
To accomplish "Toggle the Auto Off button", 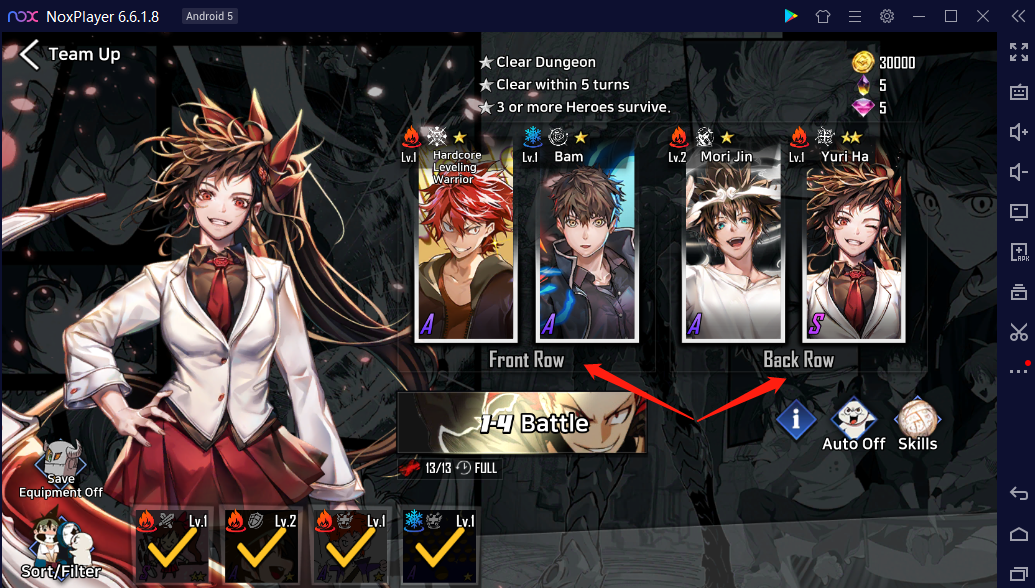I will (x=853, y=424).
